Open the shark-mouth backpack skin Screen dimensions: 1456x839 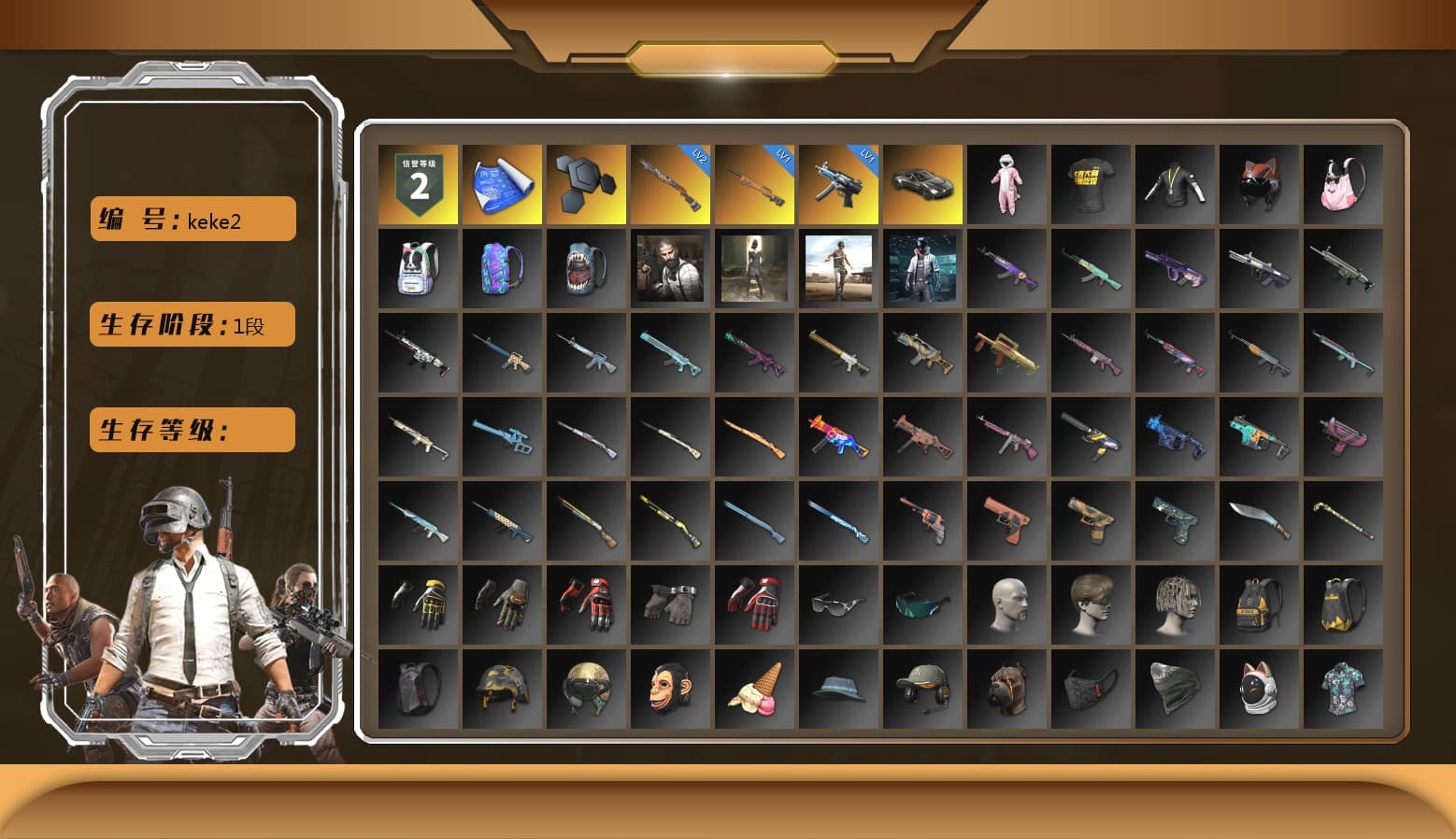tap(586, 269)
